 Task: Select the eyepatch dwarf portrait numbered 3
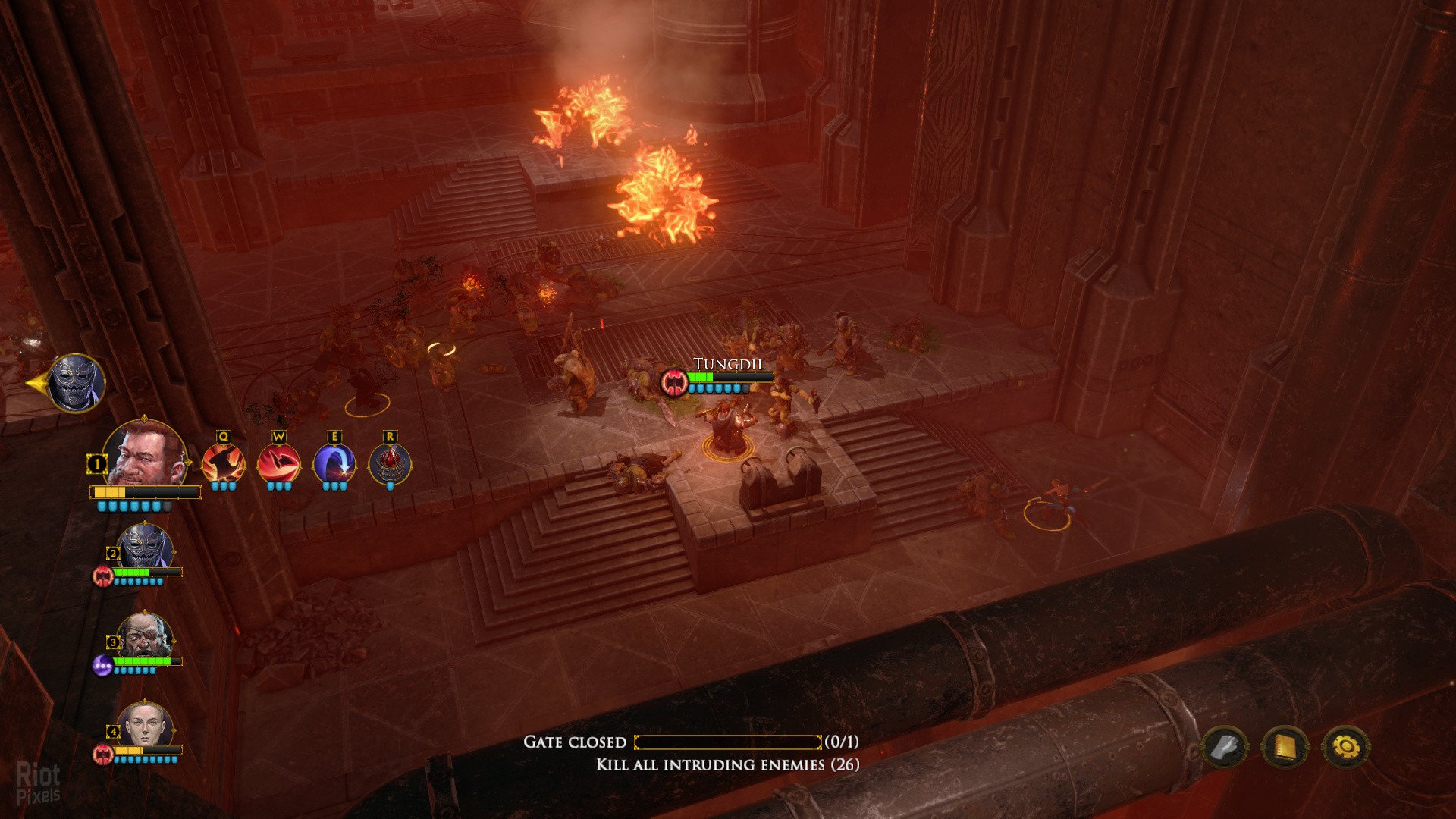(144, 637)
